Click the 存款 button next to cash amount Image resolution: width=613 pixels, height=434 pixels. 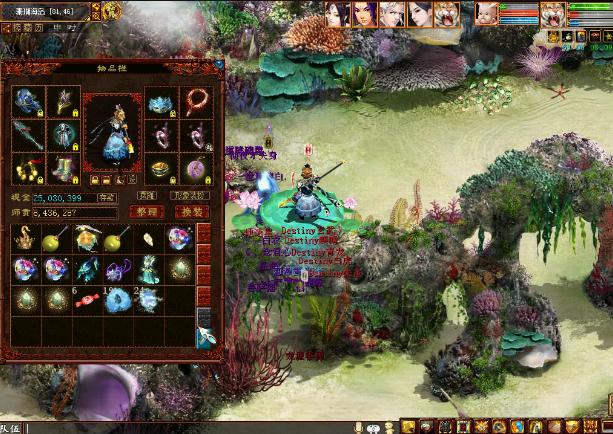tap(106, 198)
